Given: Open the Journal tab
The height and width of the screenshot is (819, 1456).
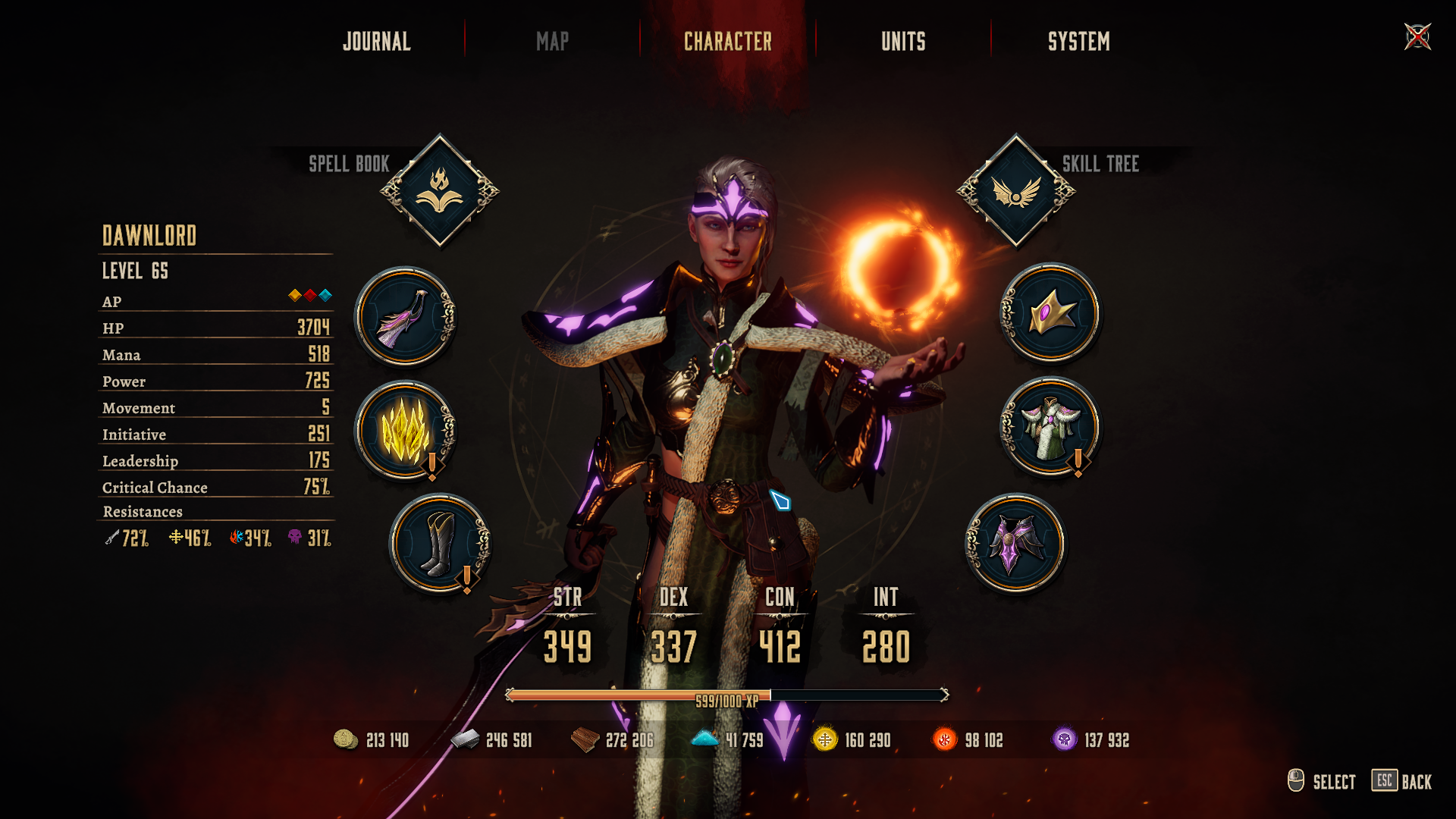Looking at the screenshot, I should 377,42.
